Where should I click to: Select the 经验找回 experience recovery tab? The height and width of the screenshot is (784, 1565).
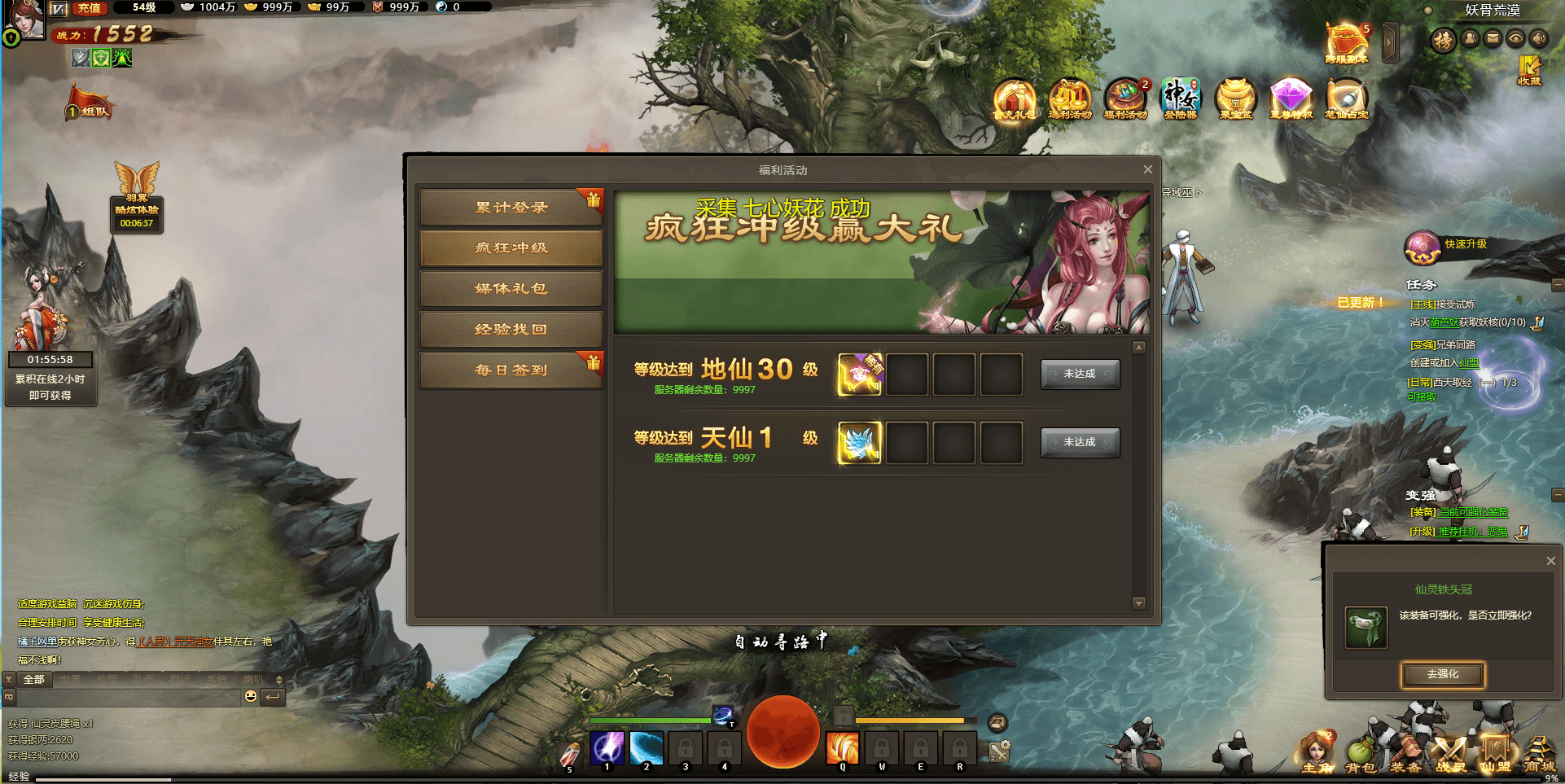click(511, 330)
